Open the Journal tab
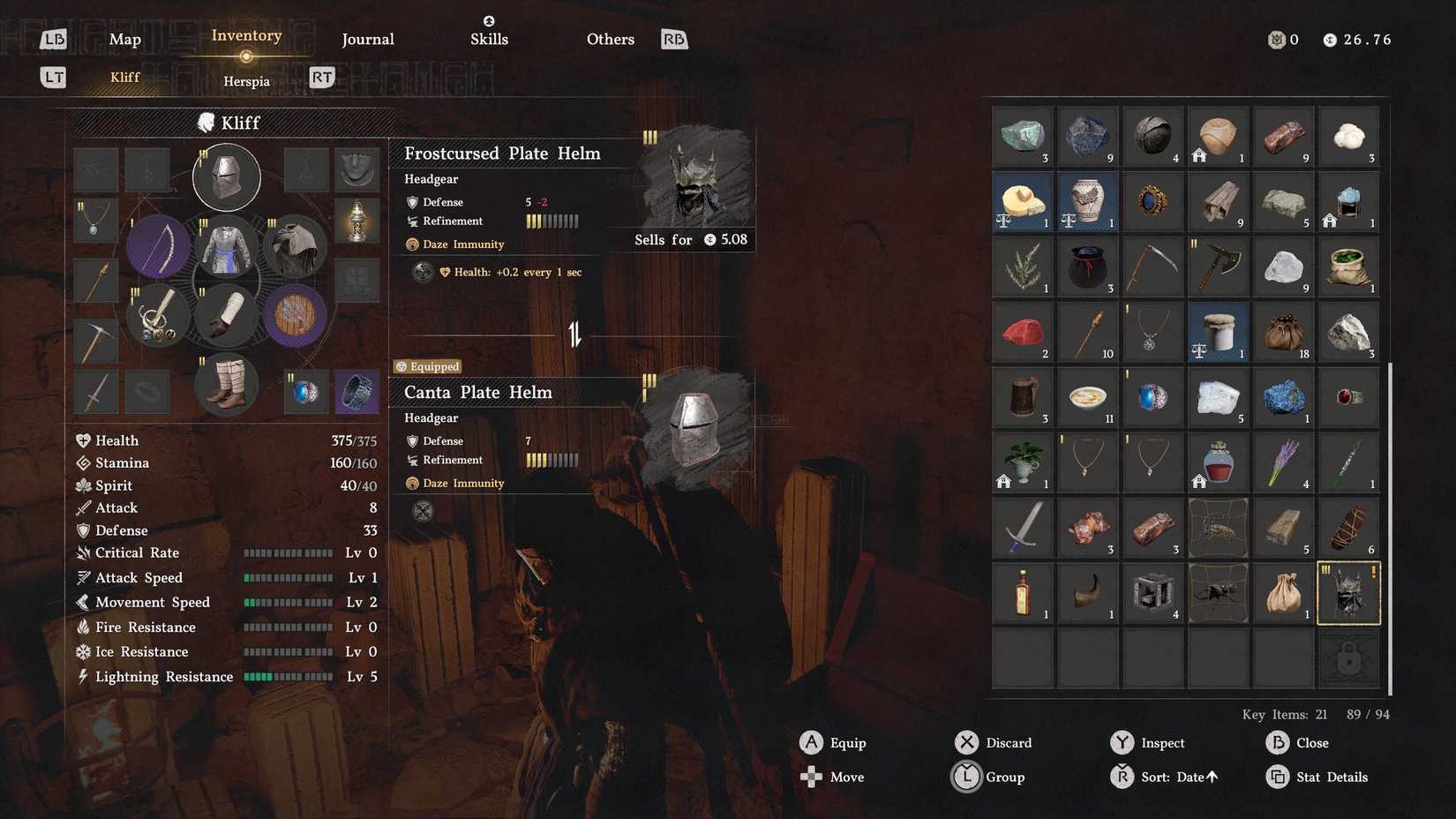The height and width of the screenshot is (819, 1456). click(368, 39)
